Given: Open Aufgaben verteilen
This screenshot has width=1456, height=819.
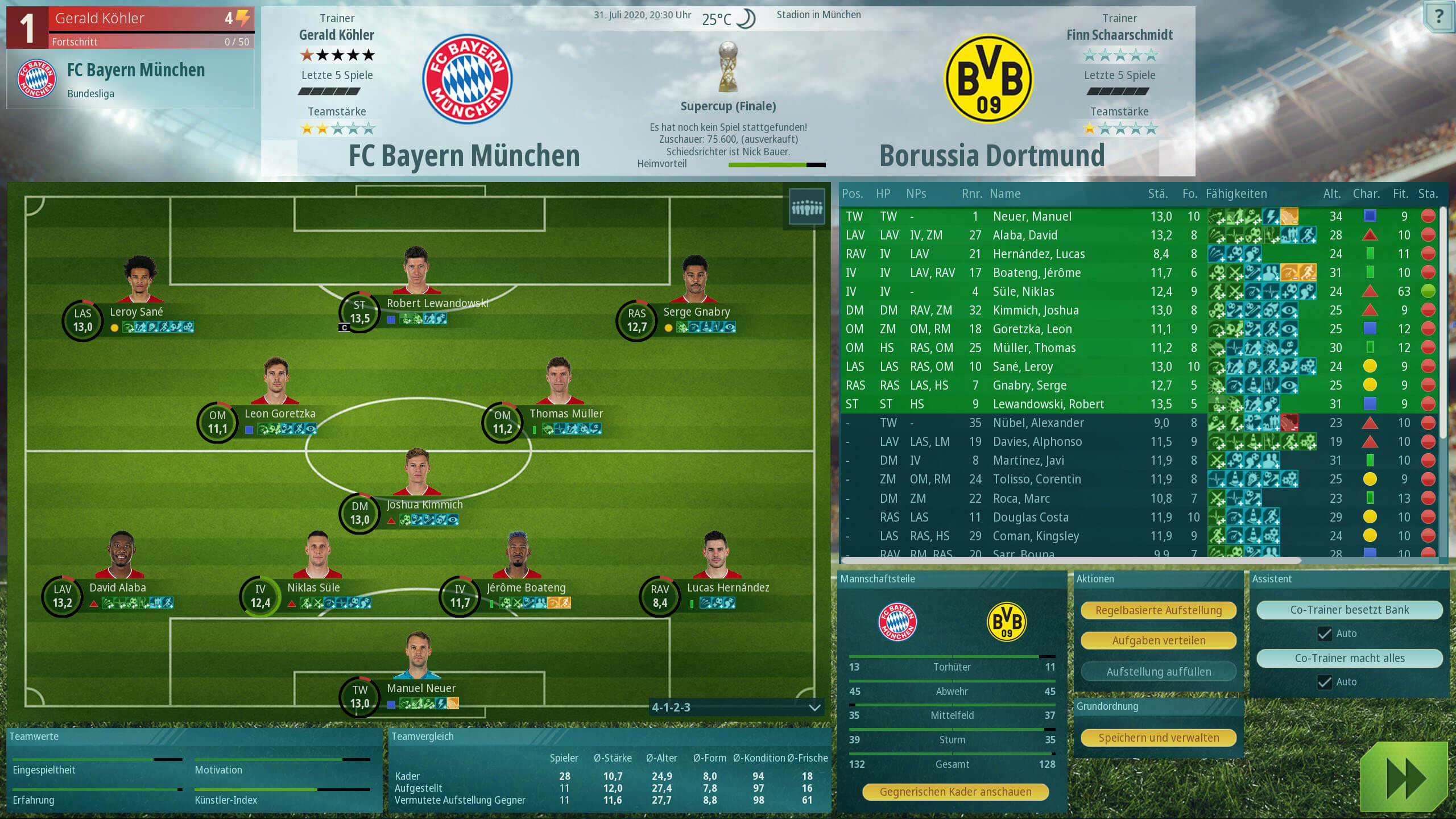Looking at the screenshot, I should click(1158, 640).
